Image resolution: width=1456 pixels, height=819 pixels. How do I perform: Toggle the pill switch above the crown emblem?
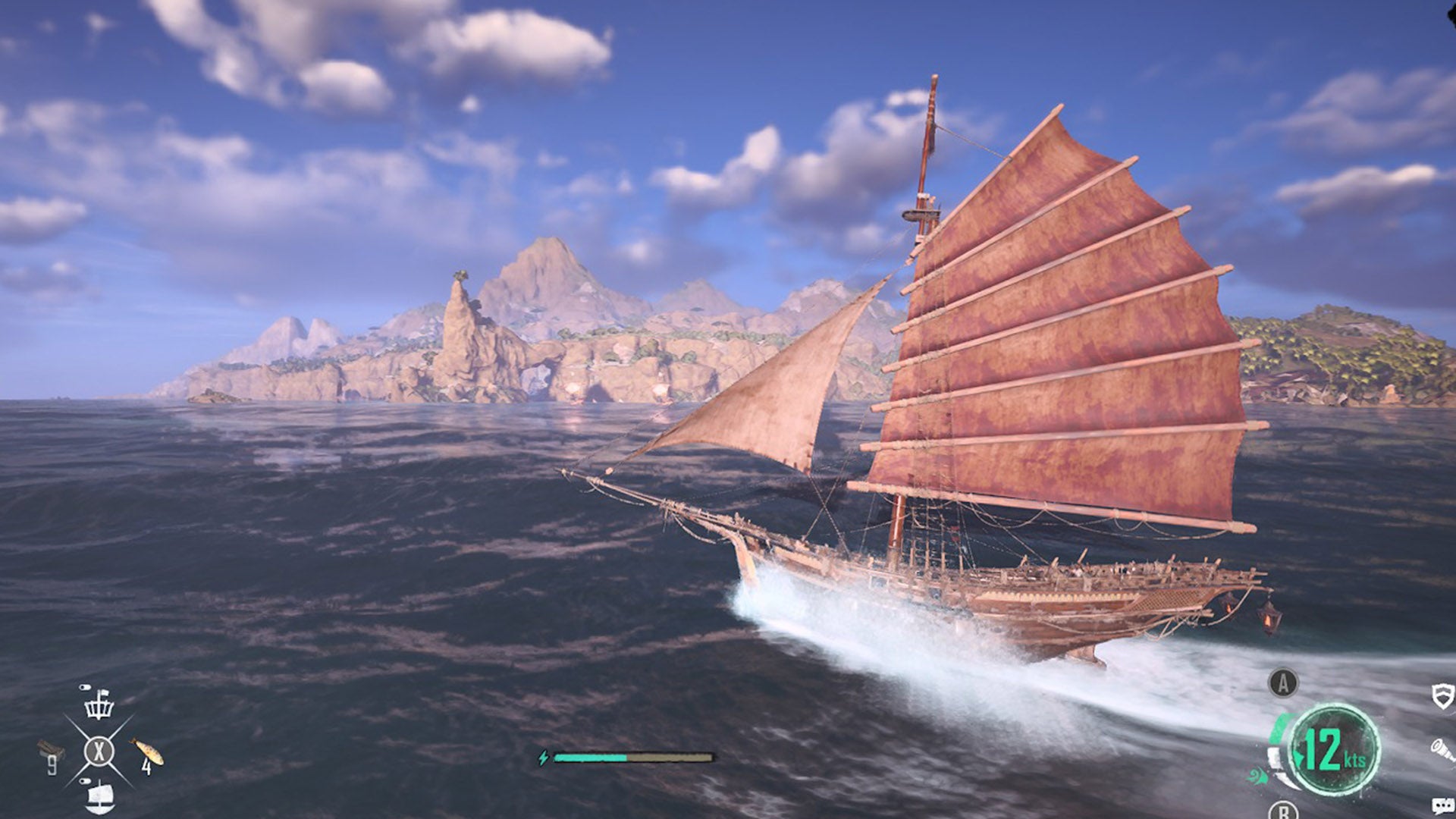coord(85,687)
